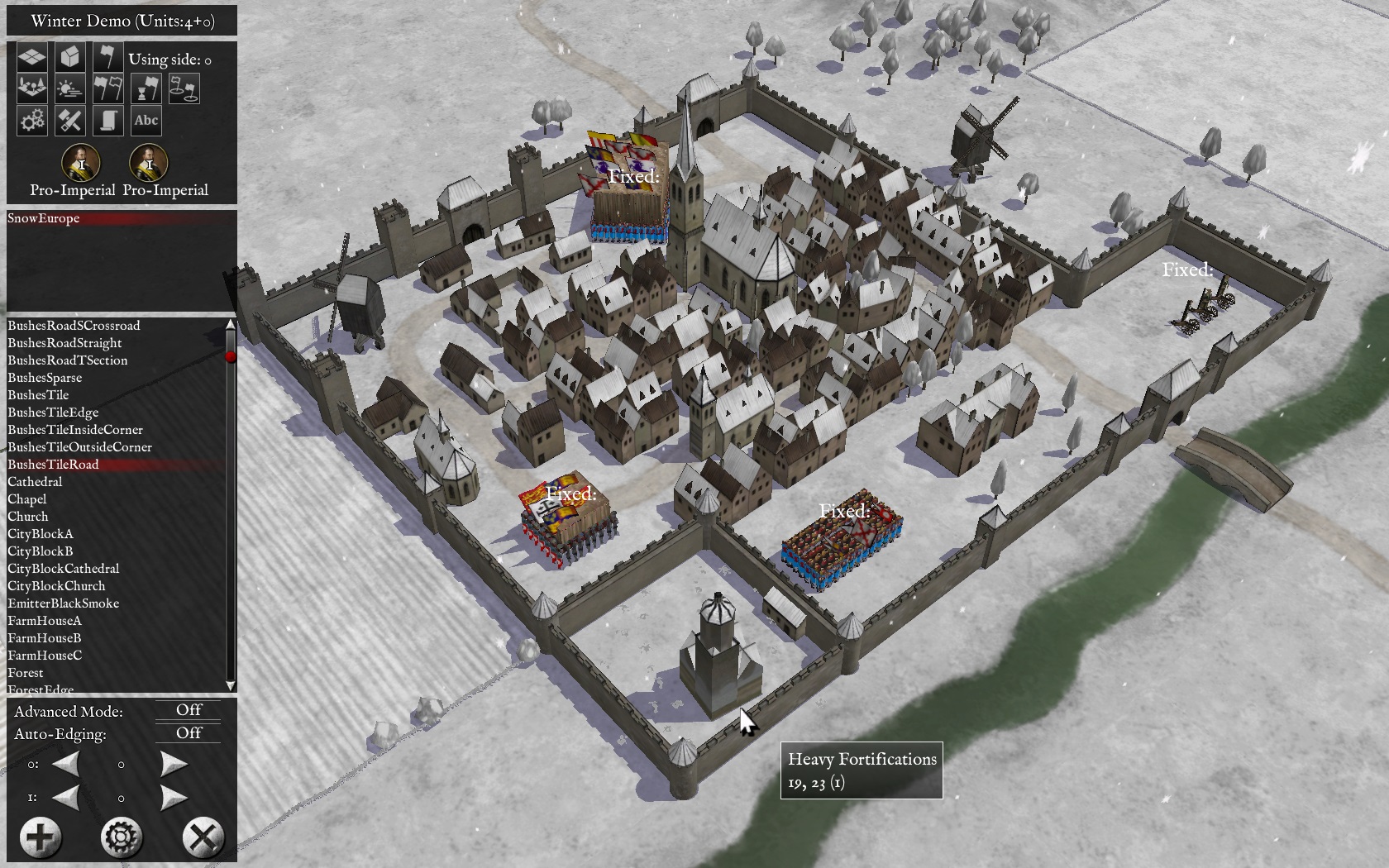Choose Cathedral from the object list
Image resolution: width=1389 pixels, height=868 pixels.
35,482
